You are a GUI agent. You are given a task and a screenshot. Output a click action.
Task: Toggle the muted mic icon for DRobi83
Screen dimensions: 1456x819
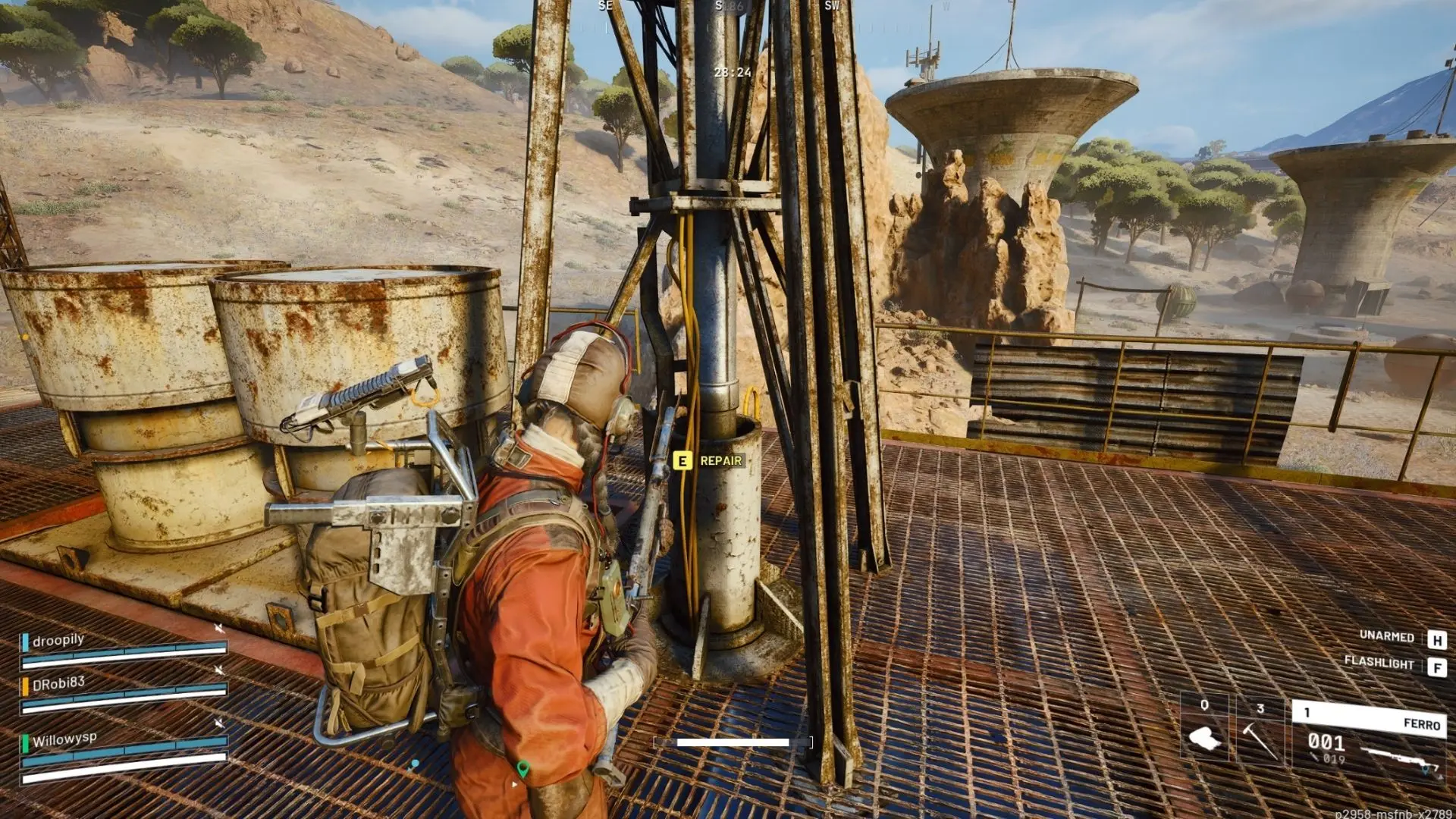[x=219, y=670]
